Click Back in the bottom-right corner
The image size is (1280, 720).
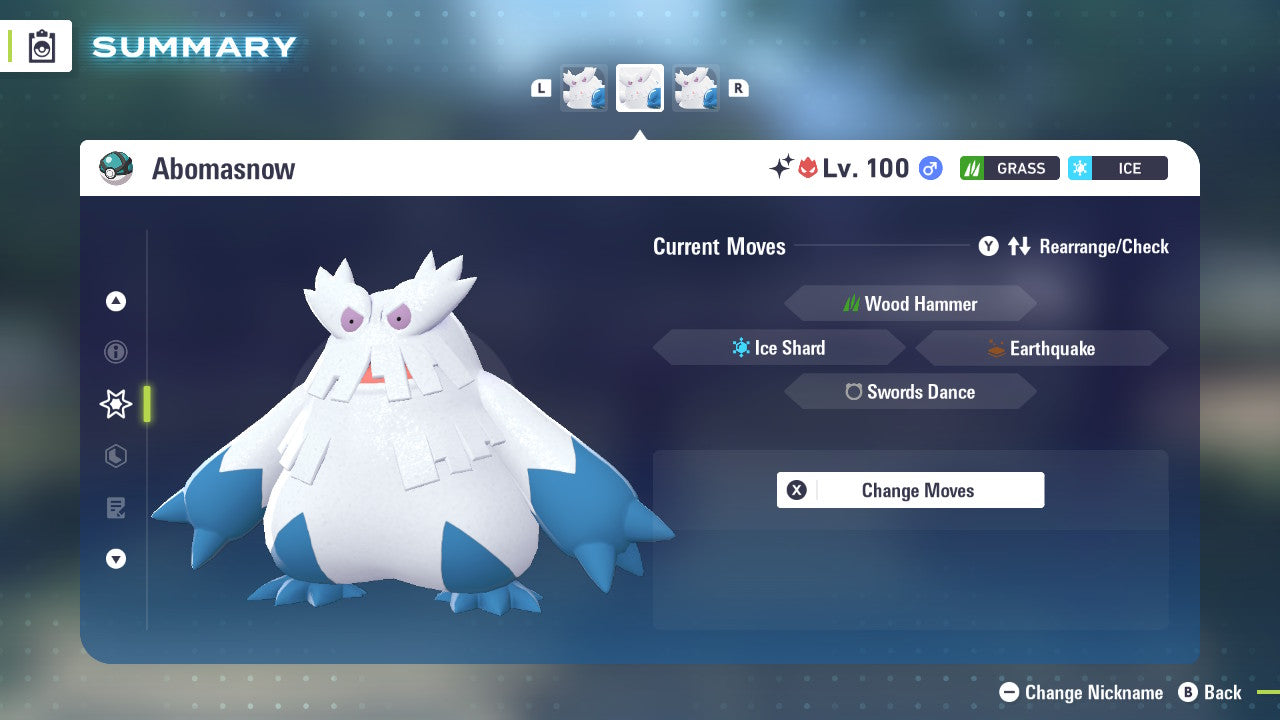(x=1211, y=692)
